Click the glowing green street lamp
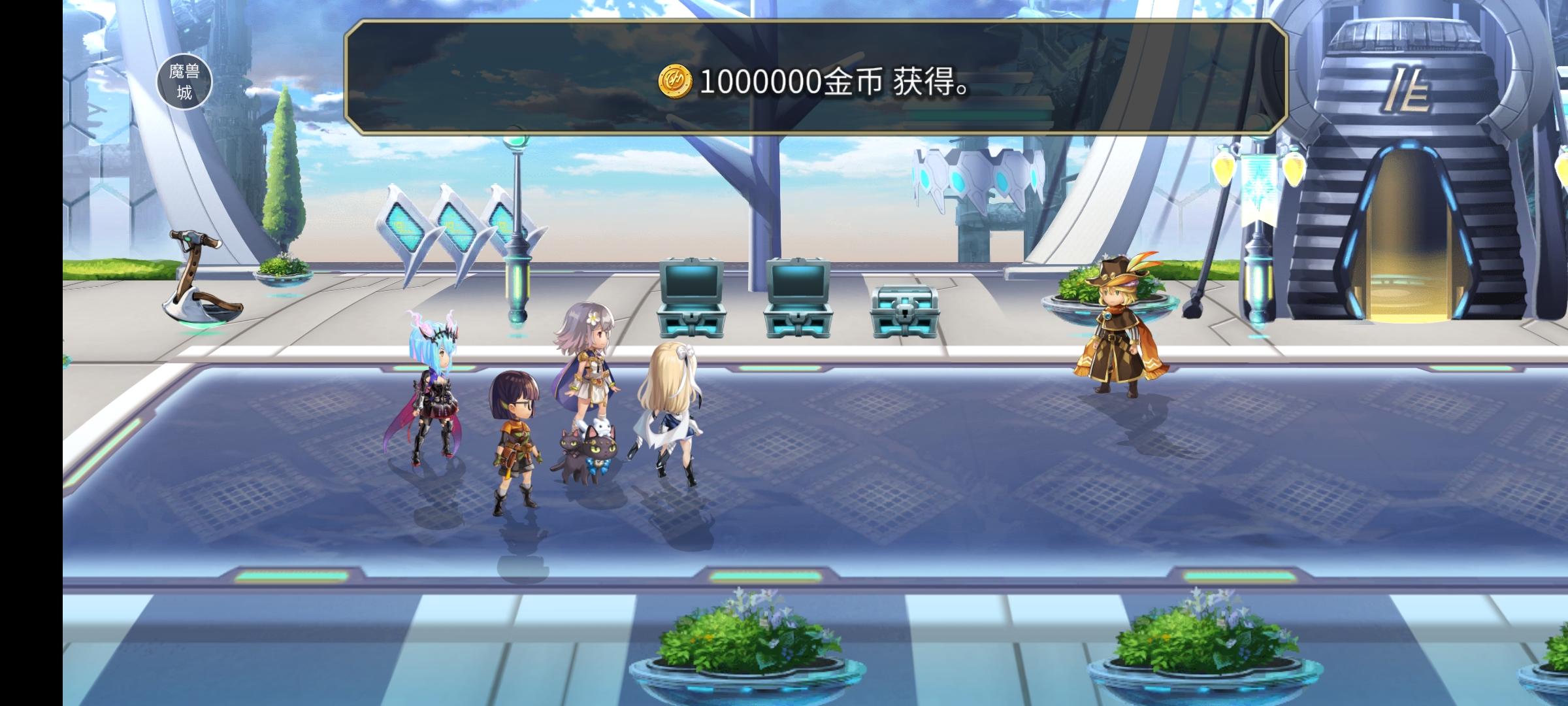1568x706 pixels. click(518, 229)
